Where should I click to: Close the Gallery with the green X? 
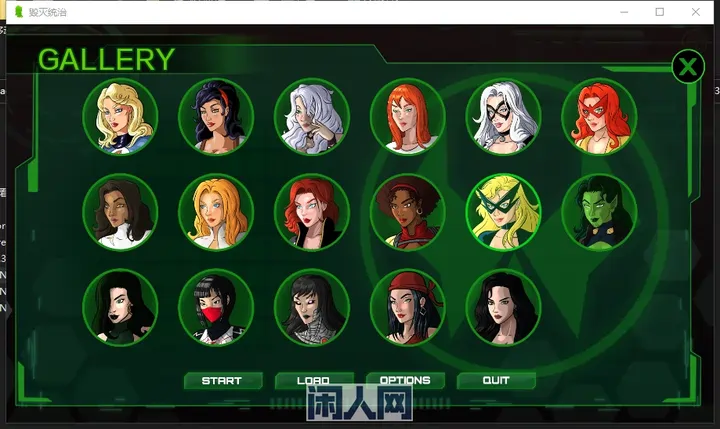[687, 67]
